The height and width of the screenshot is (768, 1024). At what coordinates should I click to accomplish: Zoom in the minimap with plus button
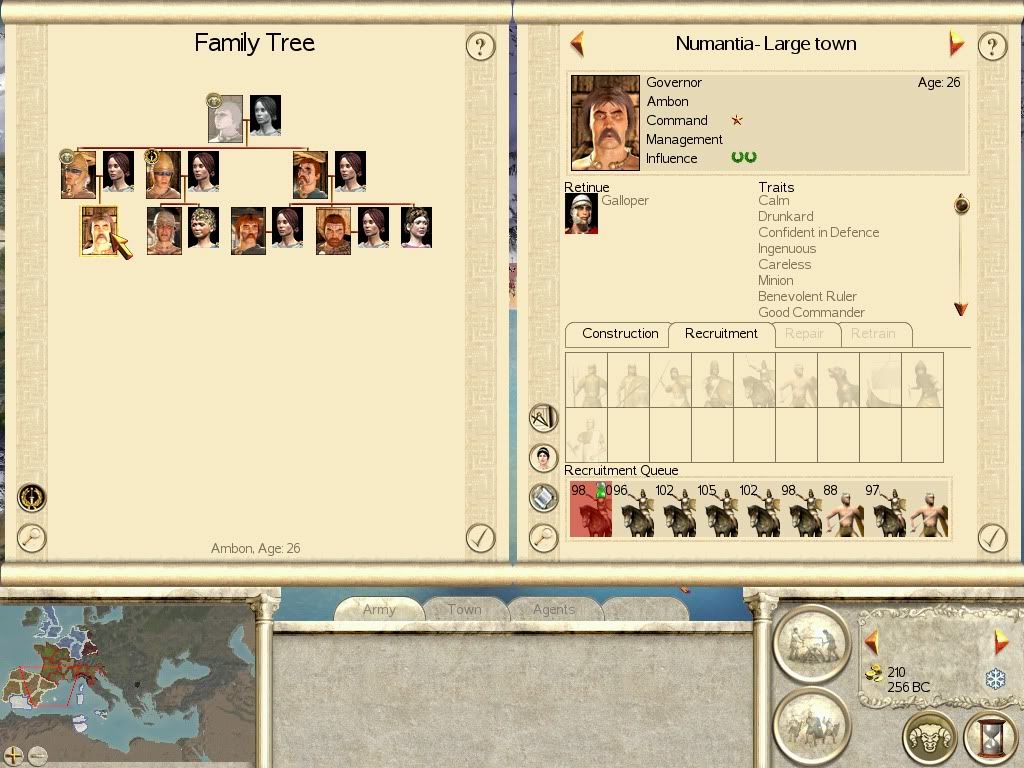coord(13,755)
